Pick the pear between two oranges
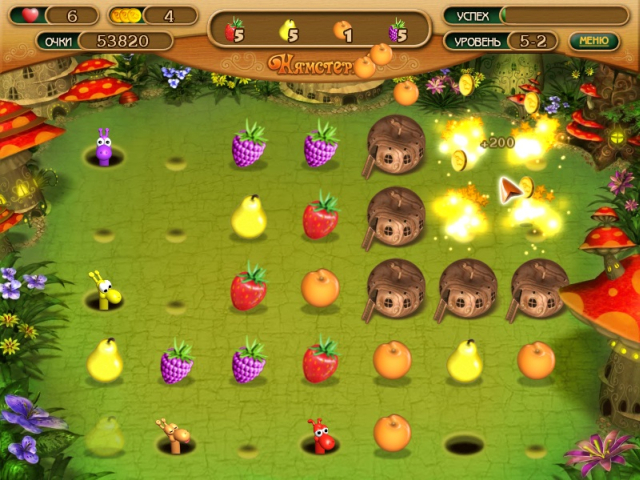The image size is (640, 480). click(464, 361)
